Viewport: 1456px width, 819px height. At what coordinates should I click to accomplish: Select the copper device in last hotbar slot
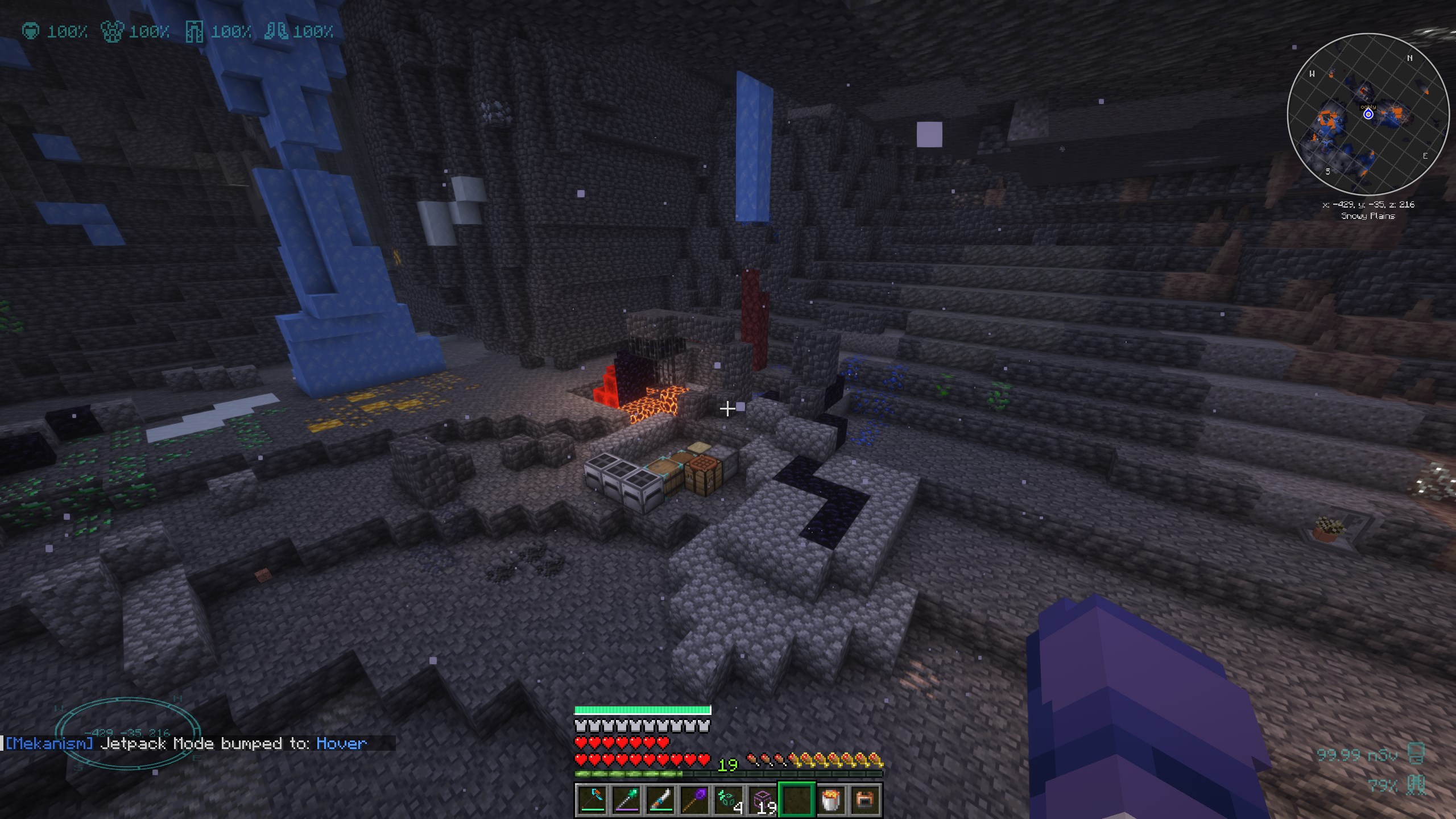coord(865,800)
